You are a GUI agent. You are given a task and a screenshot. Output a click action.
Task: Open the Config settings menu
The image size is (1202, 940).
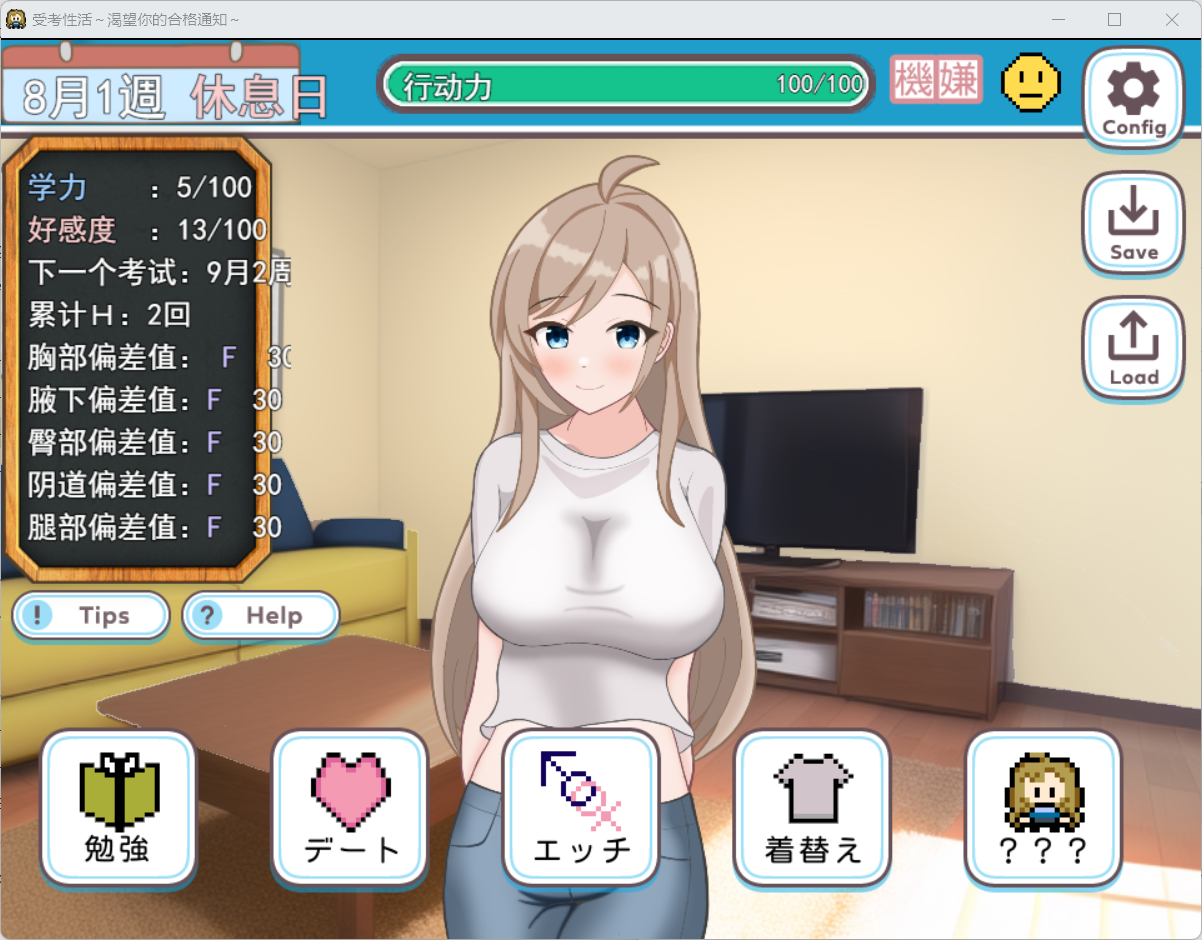[x=1134, y=98]
